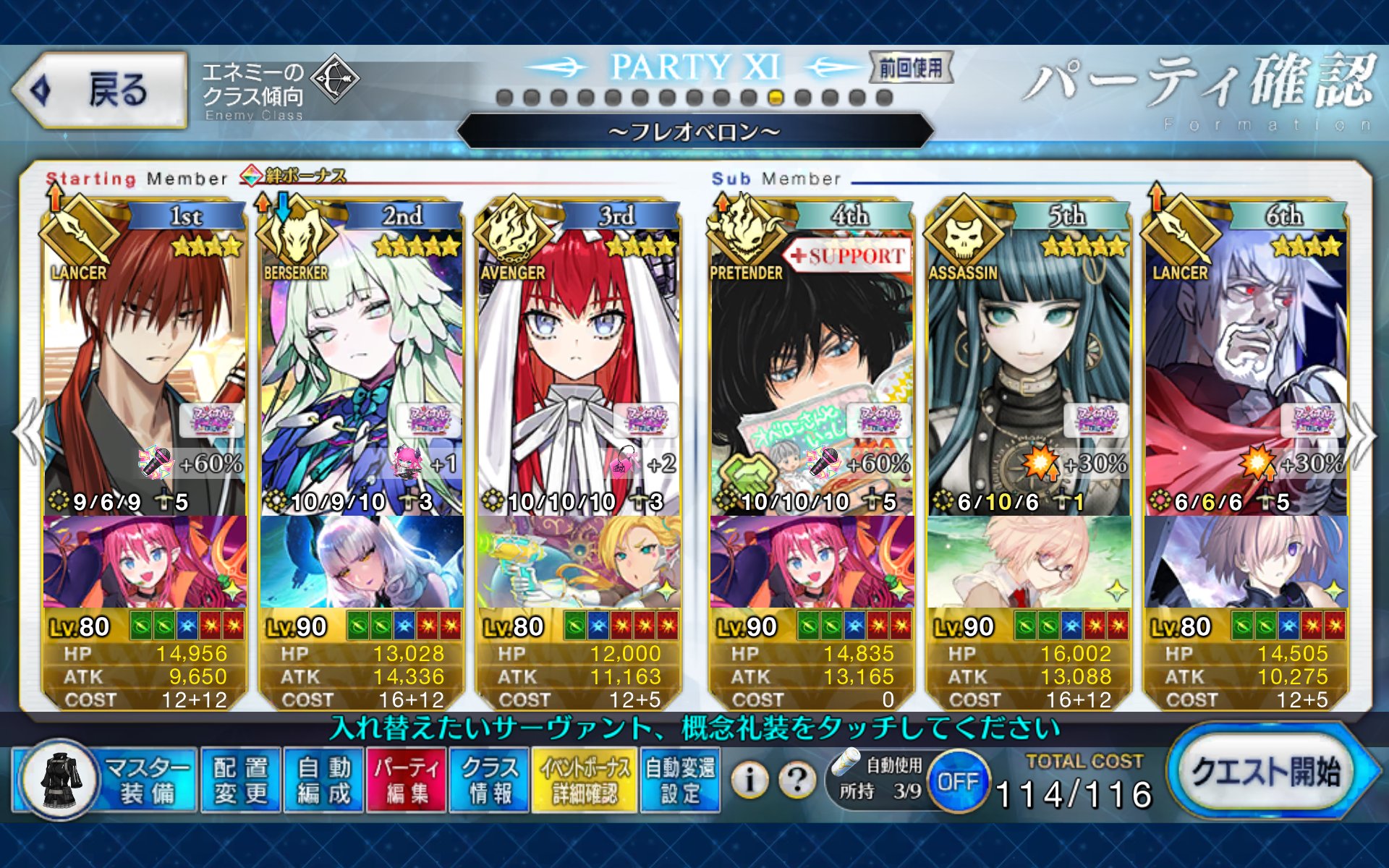Screen dimensions: 1389x868
Task: Select the 5th slot Assassin servant
Action: (x=1029, y=362)
